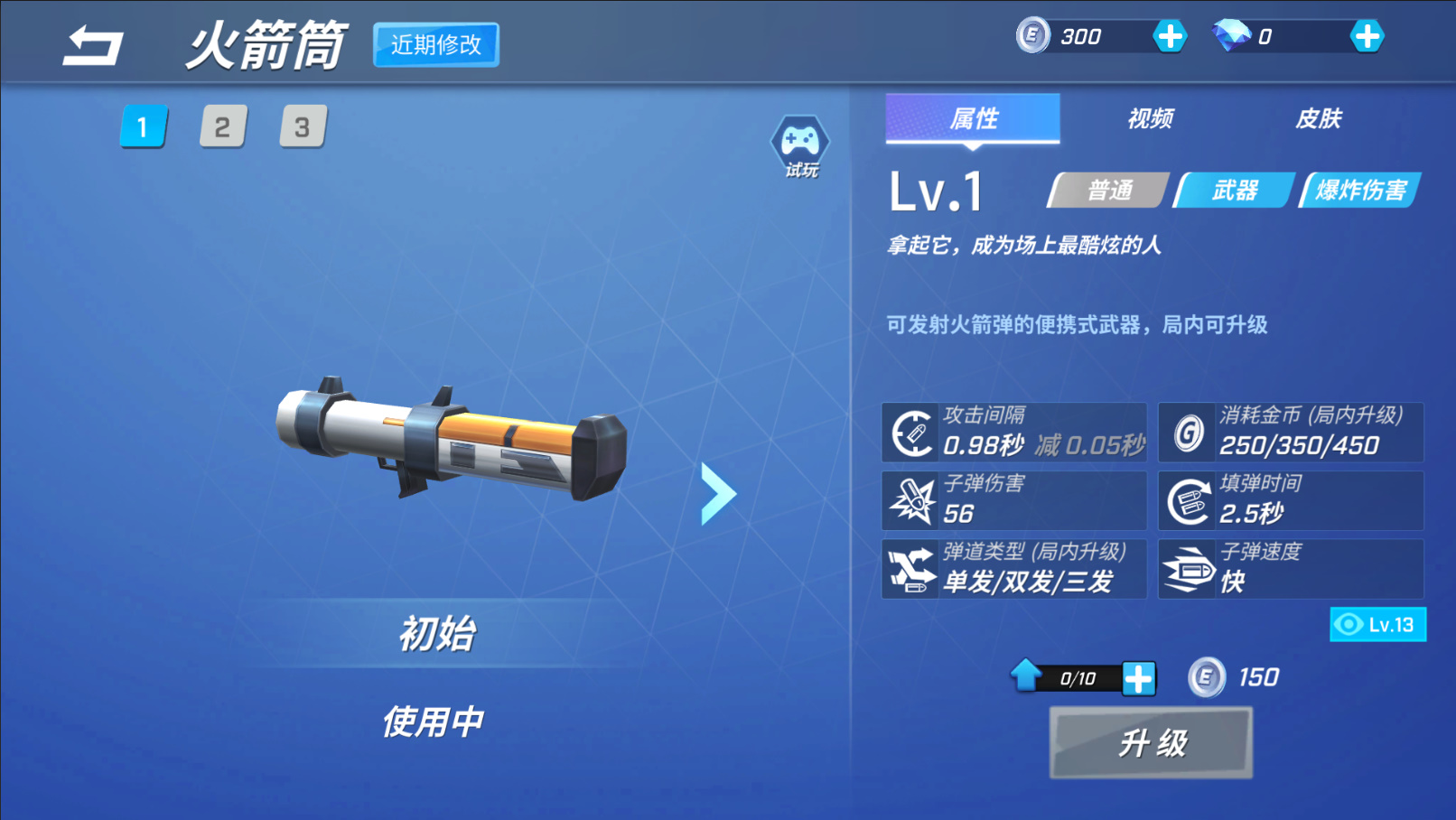Viewport: 1456px width, 820px height.
Task: Go back using the return arrow
Action: click(92, 45)
